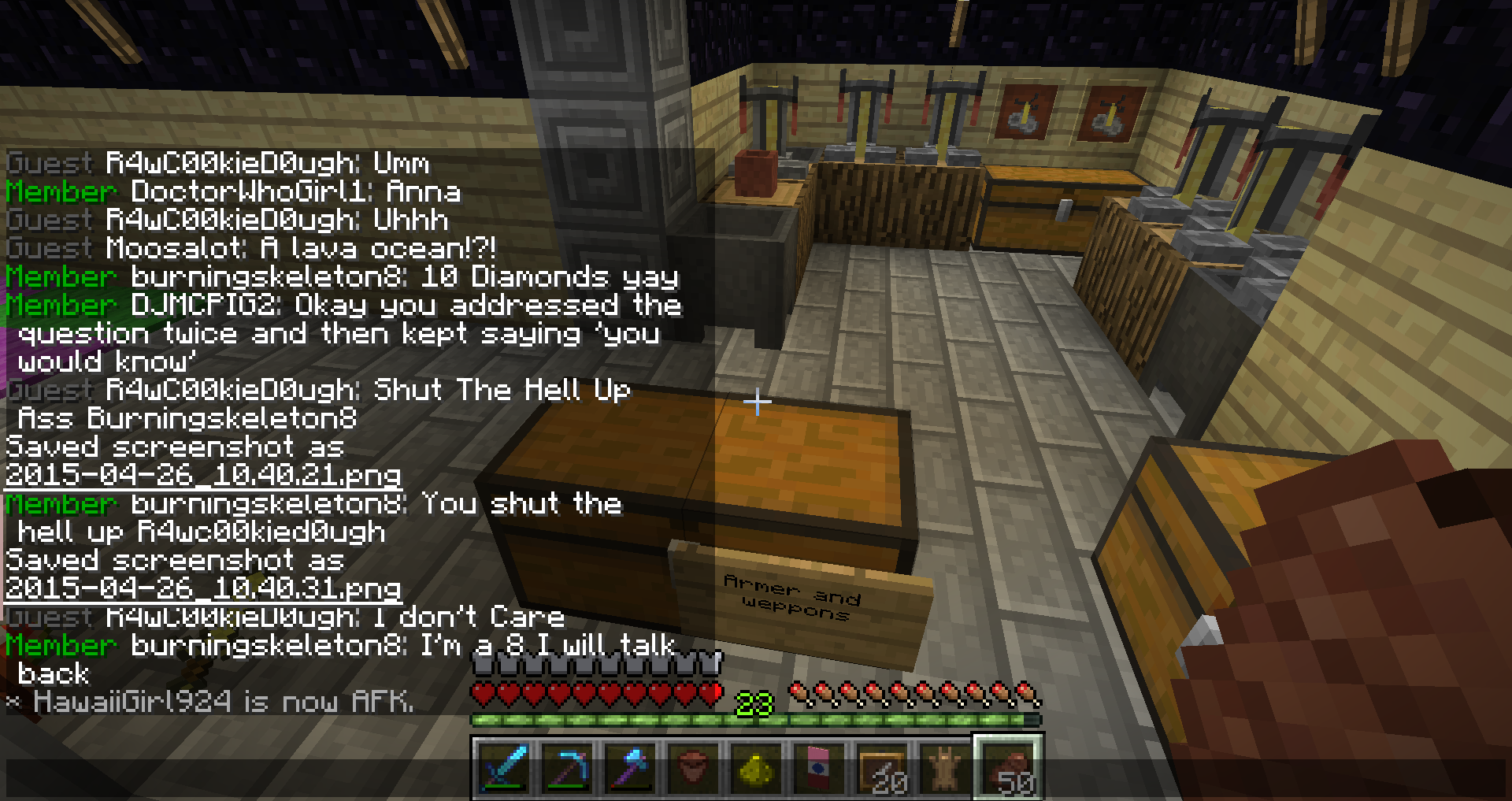The width and height of the screenshot is (1512, 801).
Task: Choose the item frame stack of 20
Action: (x=883, y=767)
